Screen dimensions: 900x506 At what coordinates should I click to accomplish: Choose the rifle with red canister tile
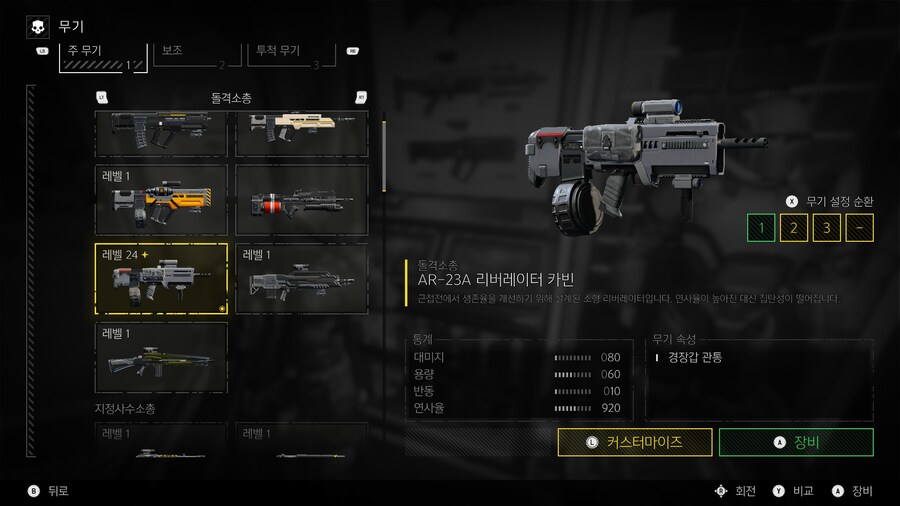pos(301,200)
